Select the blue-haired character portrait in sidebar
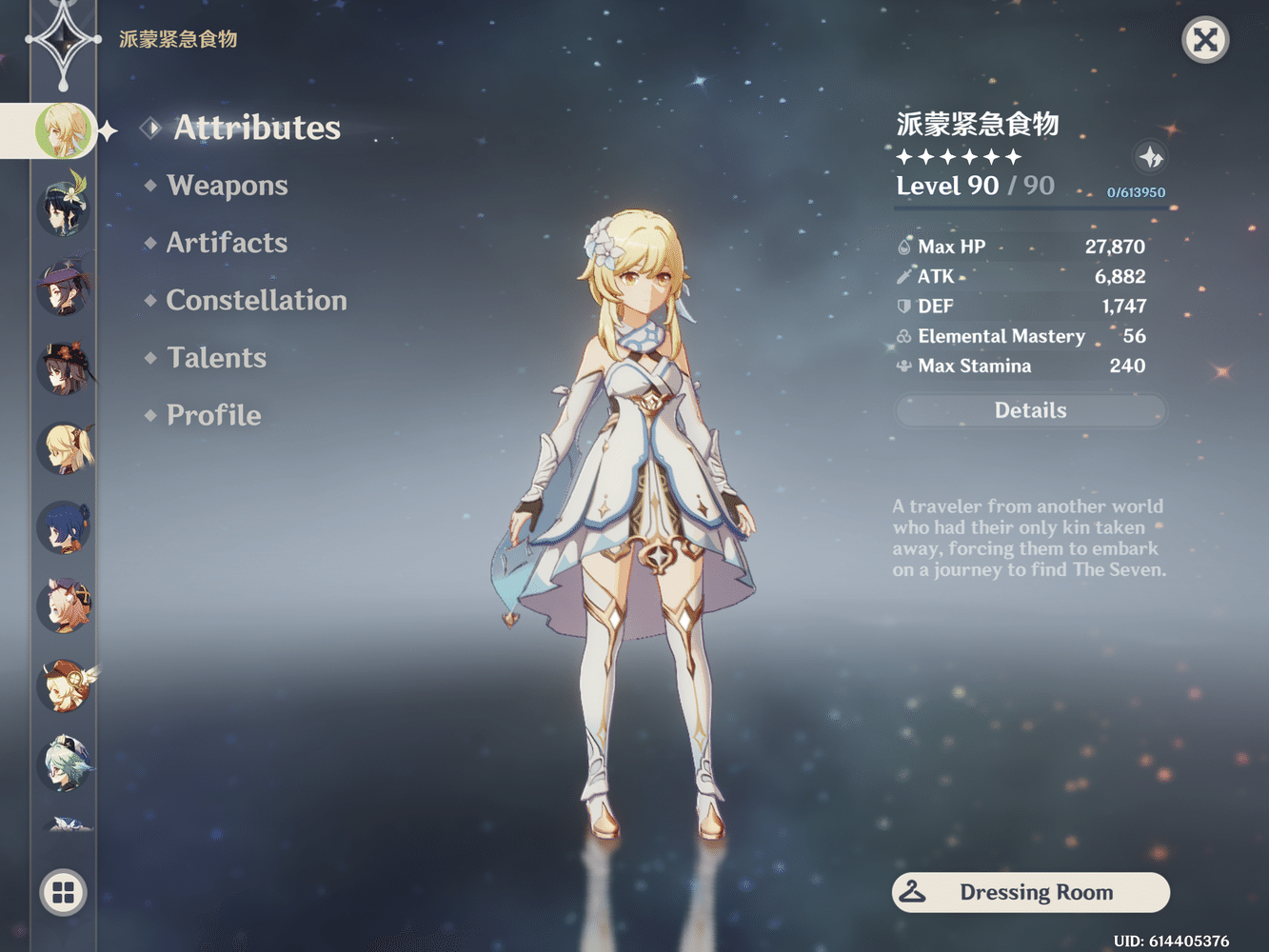 (x=63, y=529)
